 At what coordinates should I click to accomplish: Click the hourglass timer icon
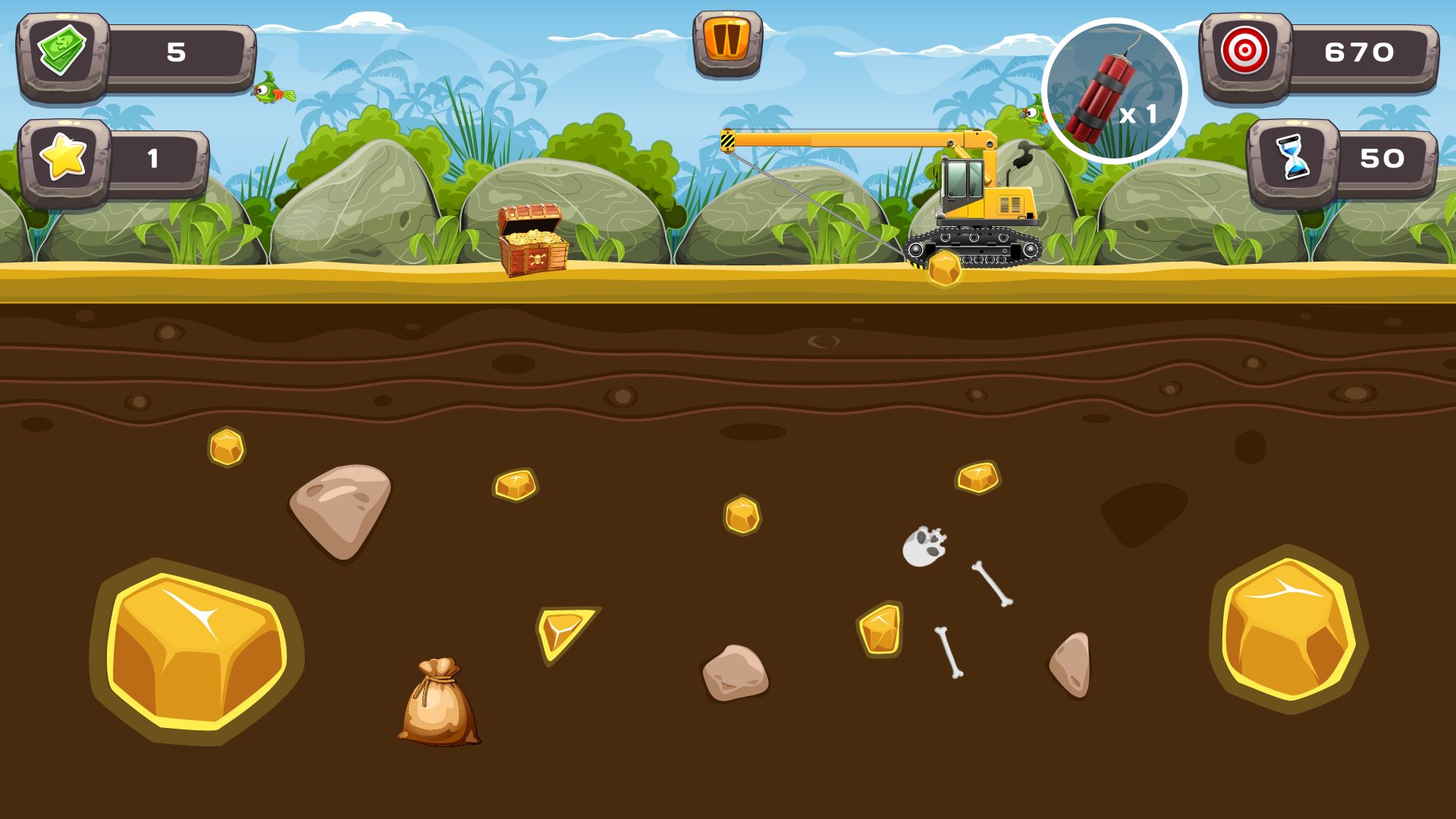[x=1293, y=157]
